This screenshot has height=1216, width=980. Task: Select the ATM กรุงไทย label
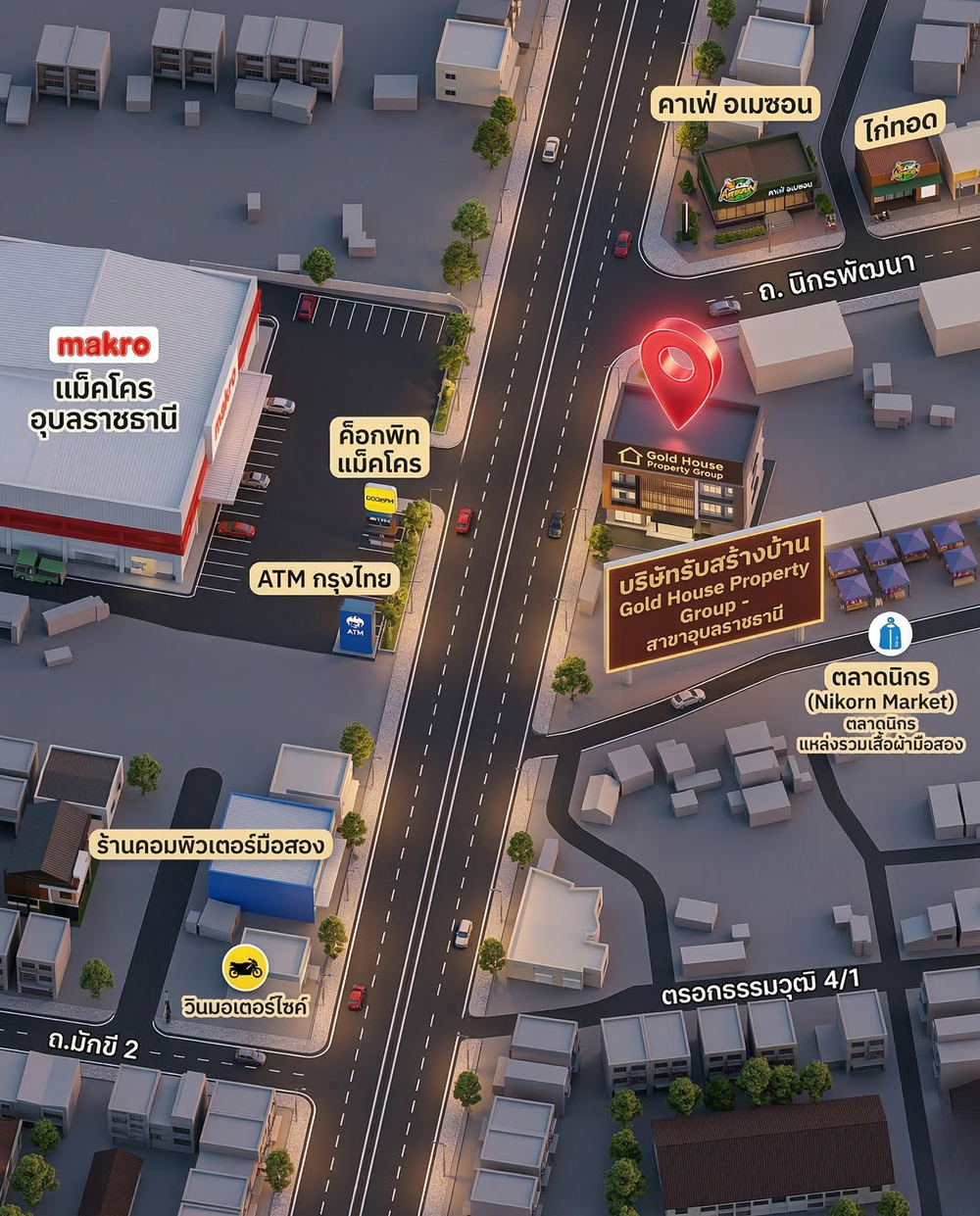click(x=323, y=579)
